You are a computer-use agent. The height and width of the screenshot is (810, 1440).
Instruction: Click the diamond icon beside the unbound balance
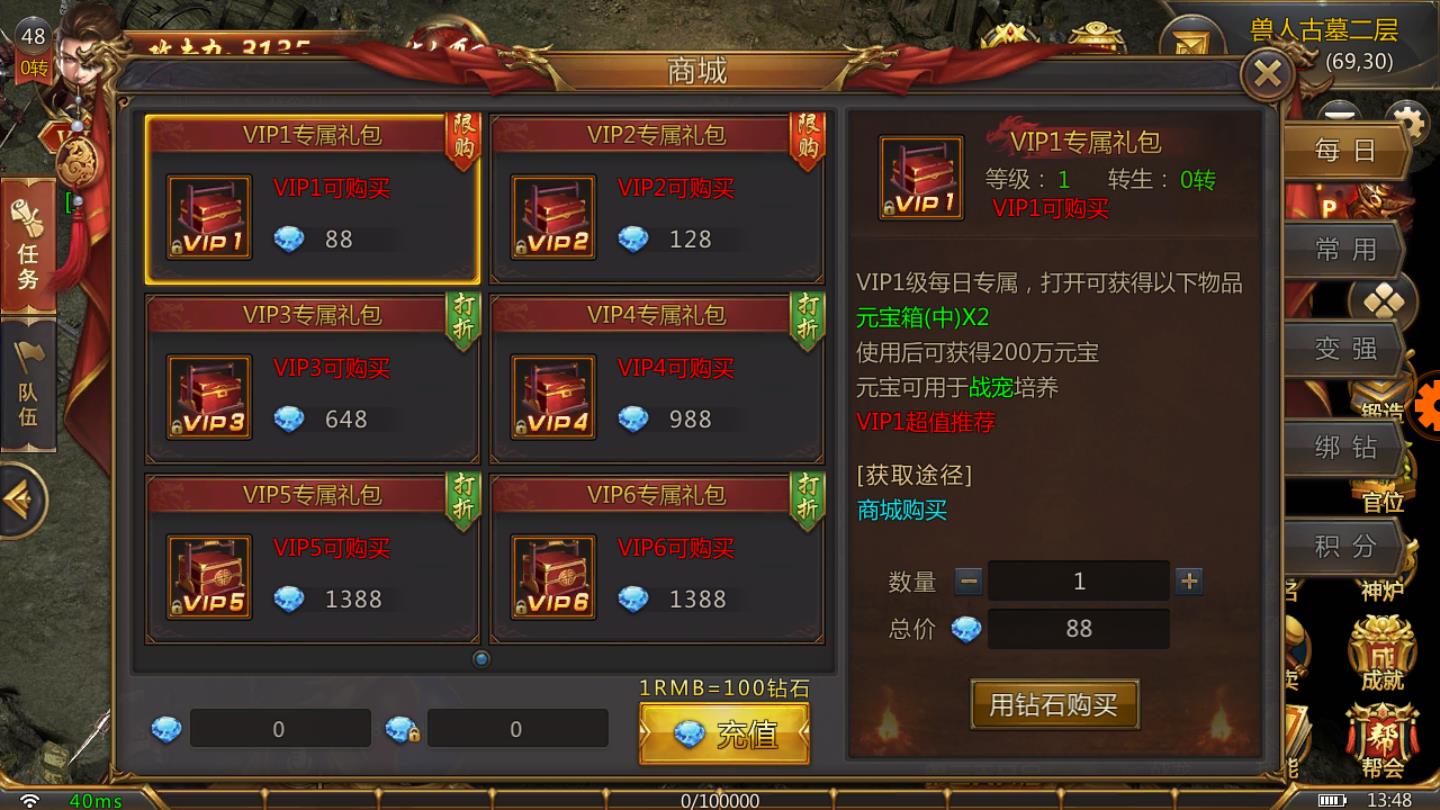click(x=168, y=728)
